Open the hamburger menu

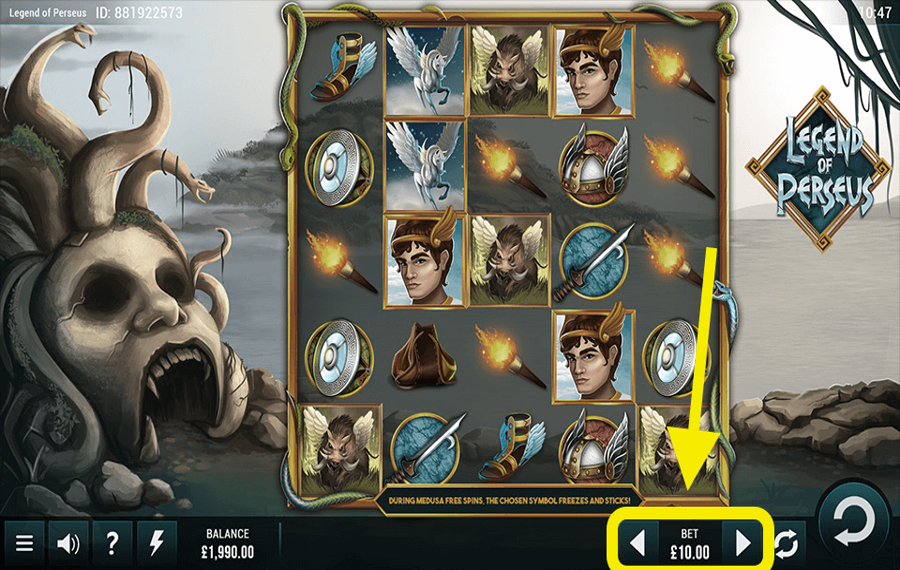(25, 543)
